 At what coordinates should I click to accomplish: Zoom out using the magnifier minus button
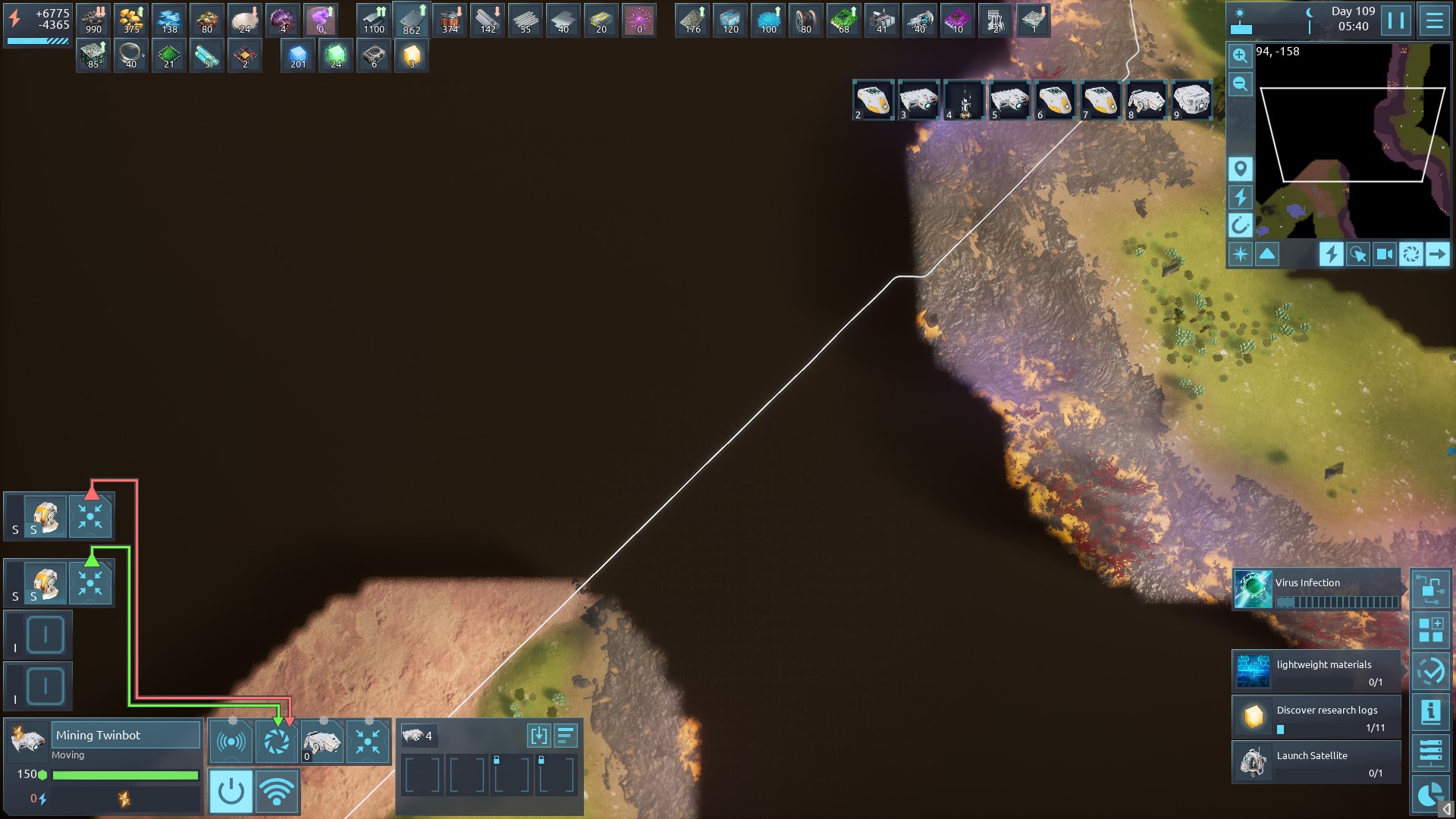click(x=1240, y=84)
